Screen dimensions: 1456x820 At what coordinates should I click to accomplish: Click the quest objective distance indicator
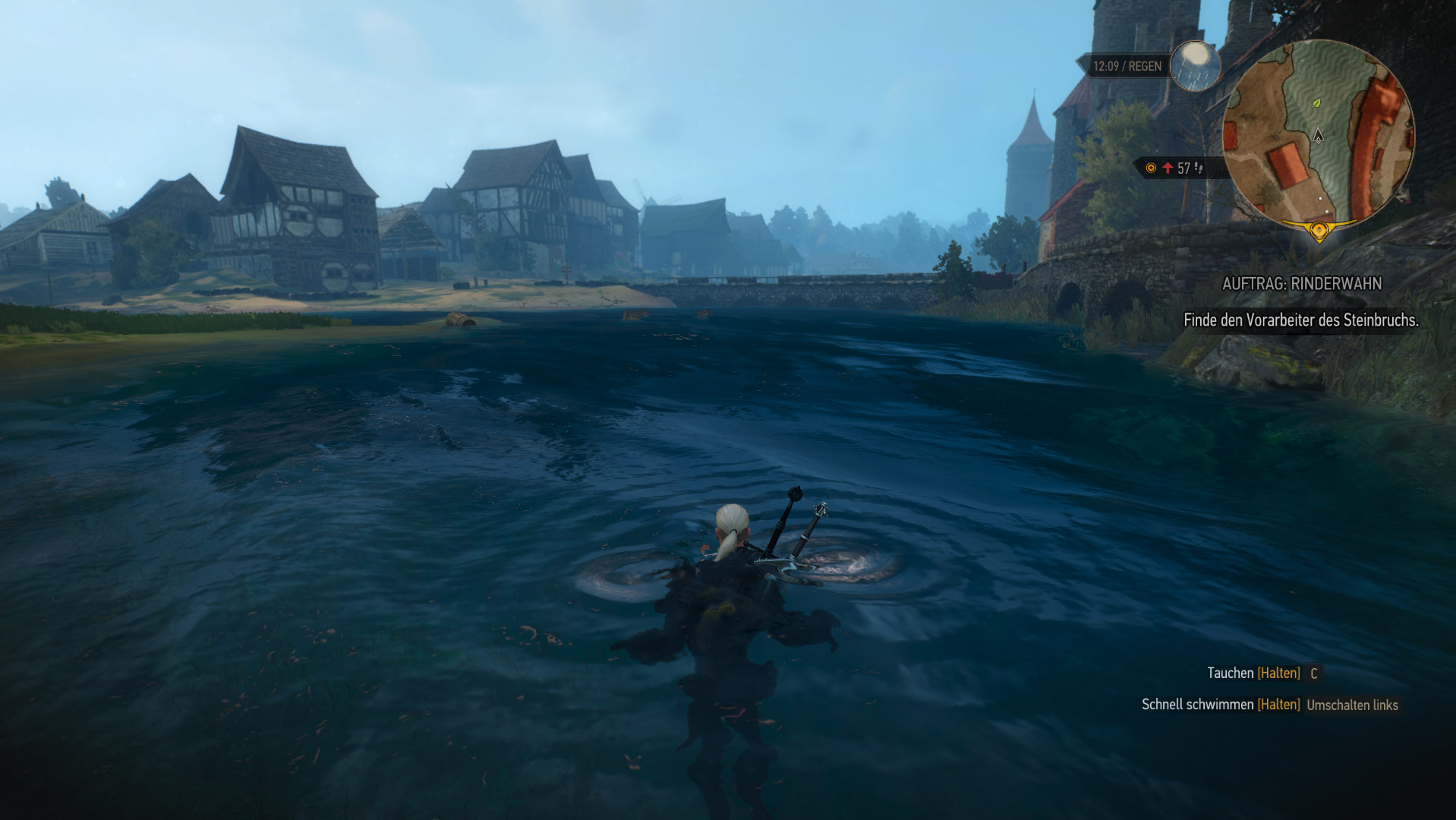[x=1178, y=168]
